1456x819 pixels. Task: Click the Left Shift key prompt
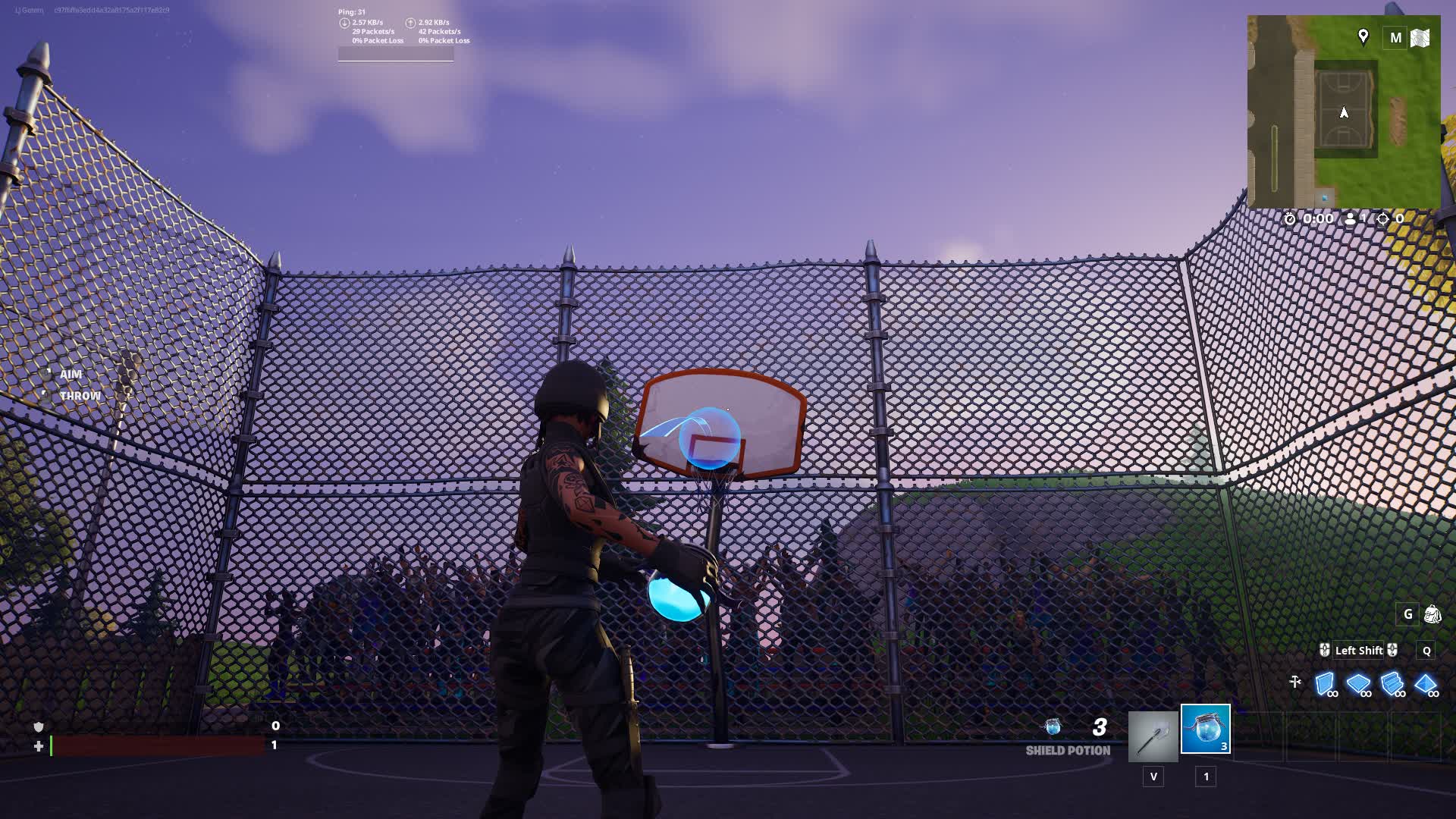coord(1360,651)
